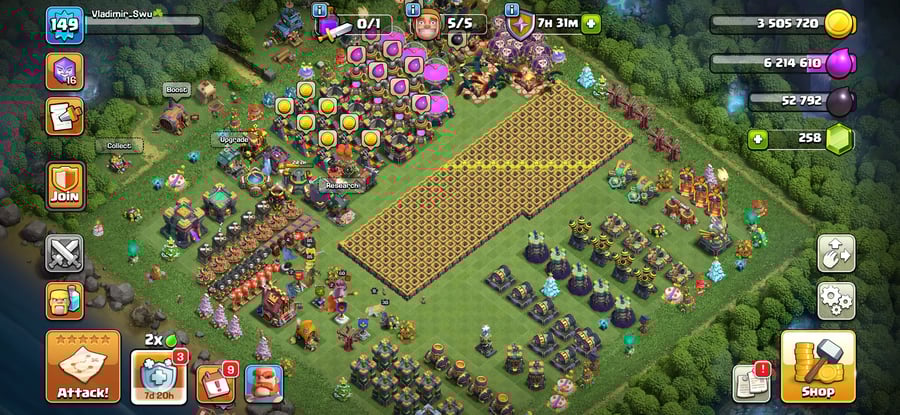Open the layout editor hand-and-arrows button
The width and height of the screenshot is (900, 415).
tap(836, 253)
